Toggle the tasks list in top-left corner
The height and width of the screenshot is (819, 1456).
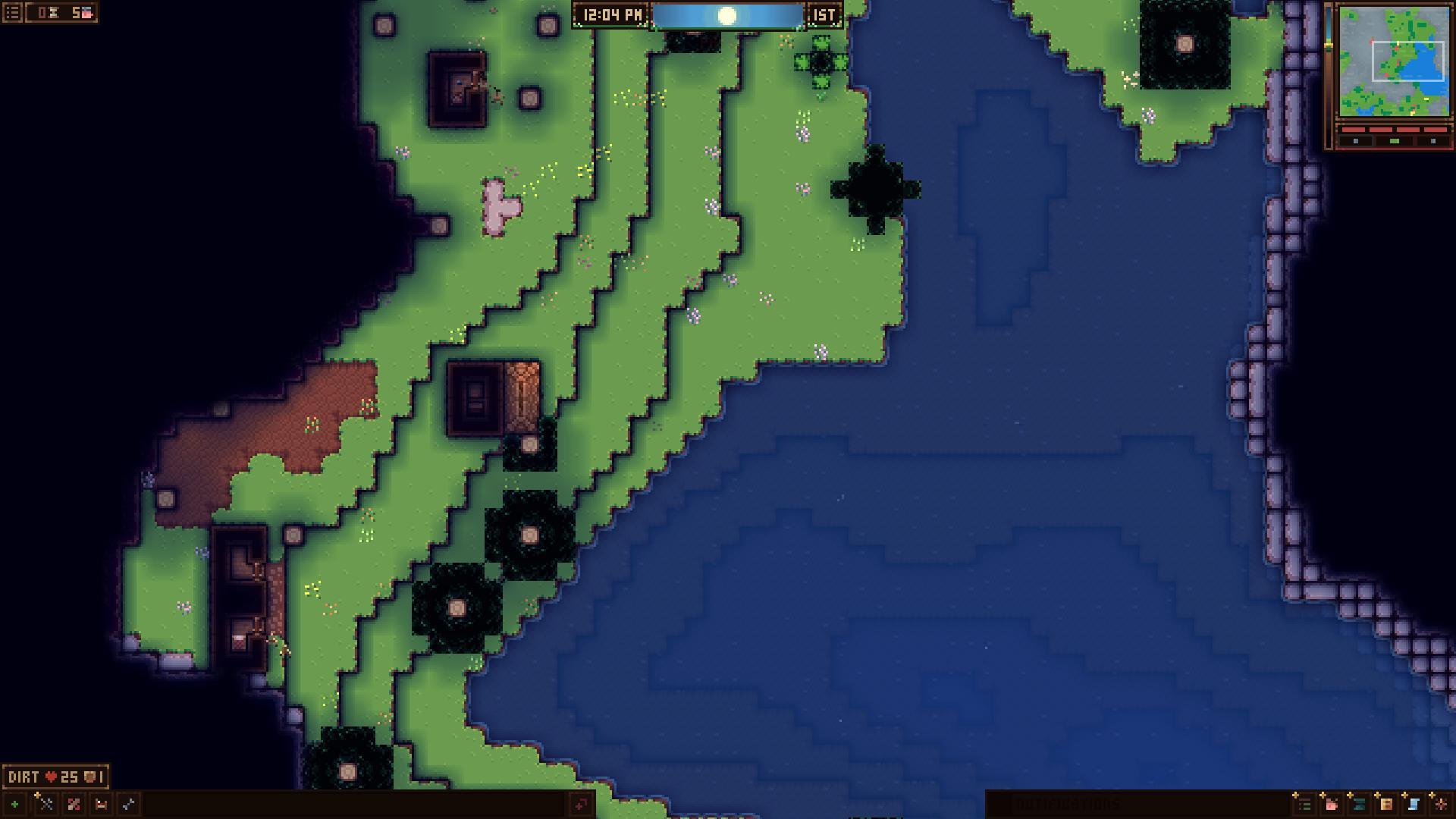pos(11,11)
